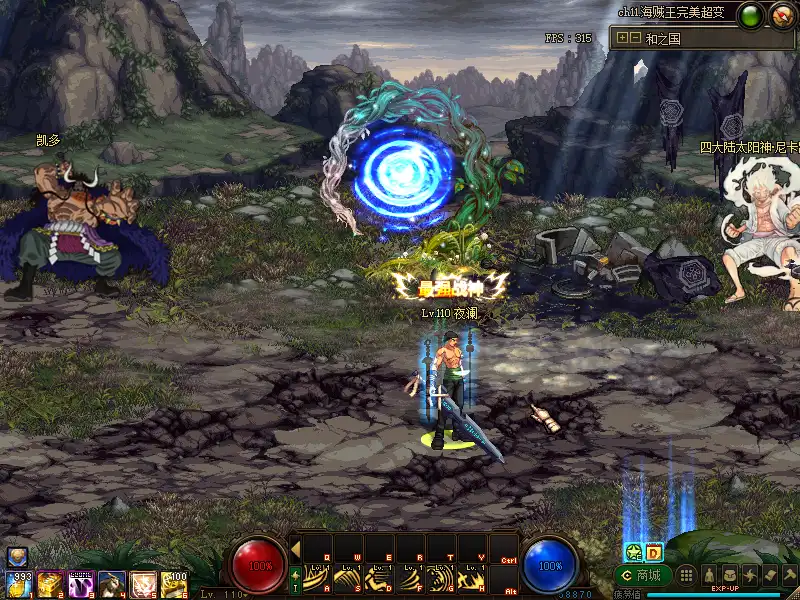This screenshot has width=800, height=600.
Task: Select the quick slot 5 glowing scroll item
Action: [x=143, y=584]
